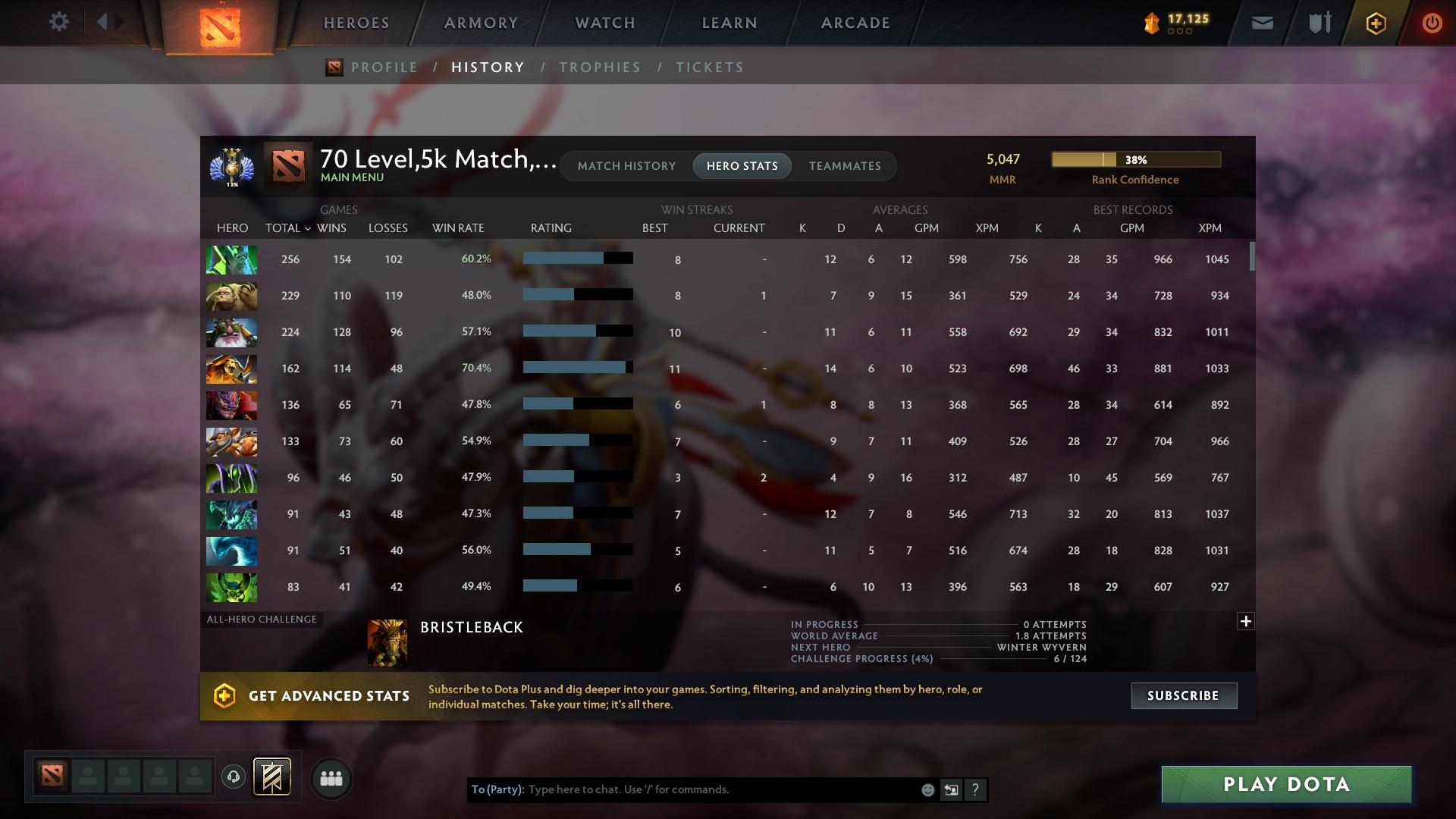
Task: Sort heroes by the TOTAL column
Action: [x=284, y=227]
